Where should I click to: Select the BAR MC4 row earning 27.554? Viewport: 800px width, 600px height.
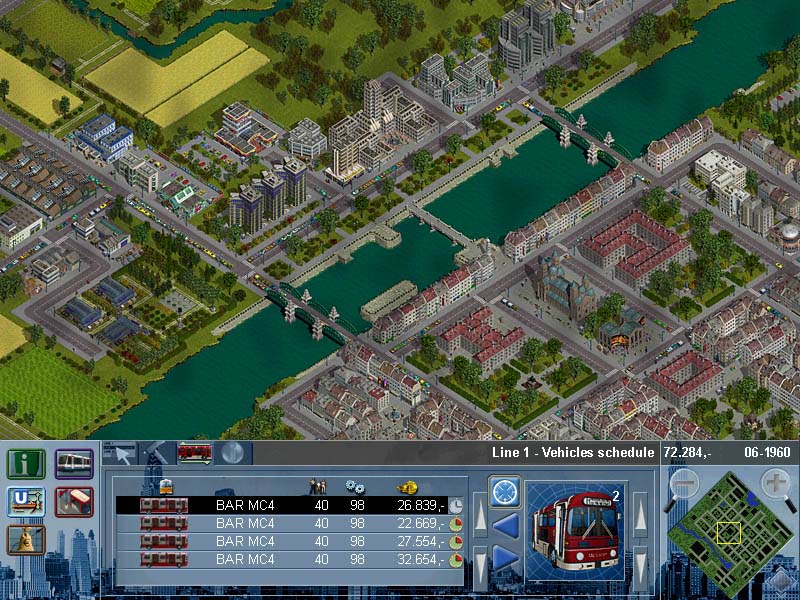(290, 541)
